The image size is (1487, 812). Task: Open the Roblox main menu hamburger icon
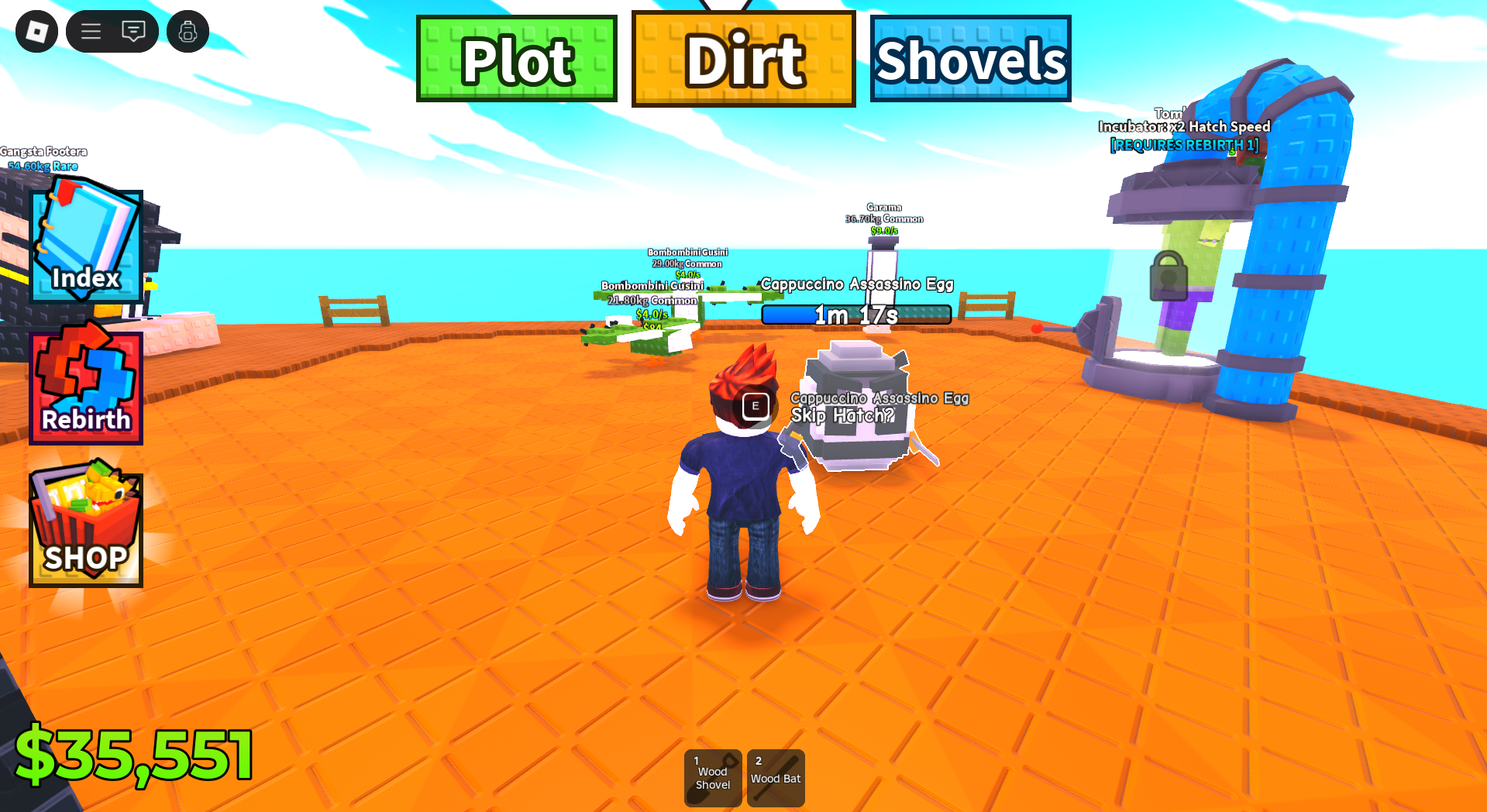(x=91, y=31)
